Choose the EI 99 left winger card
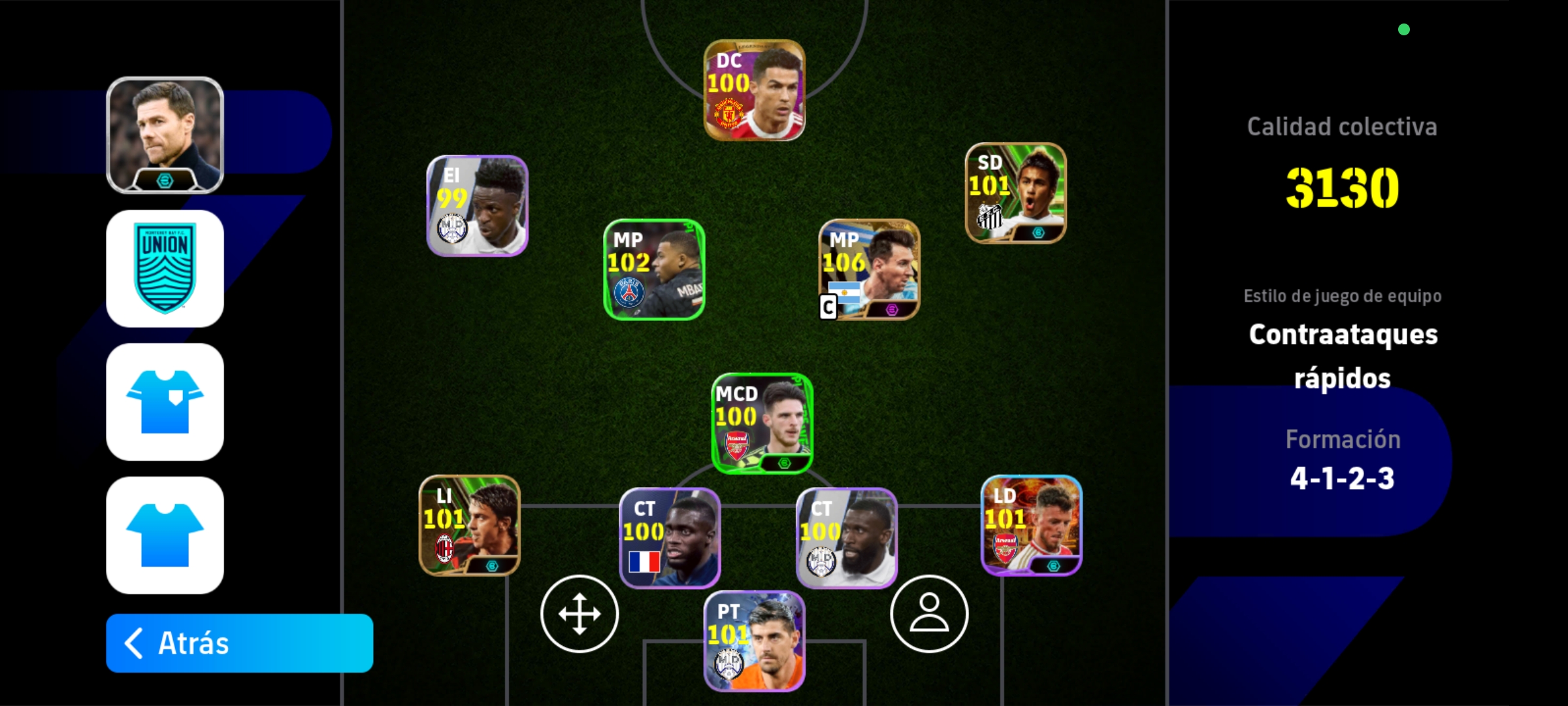 pos(477,206)
